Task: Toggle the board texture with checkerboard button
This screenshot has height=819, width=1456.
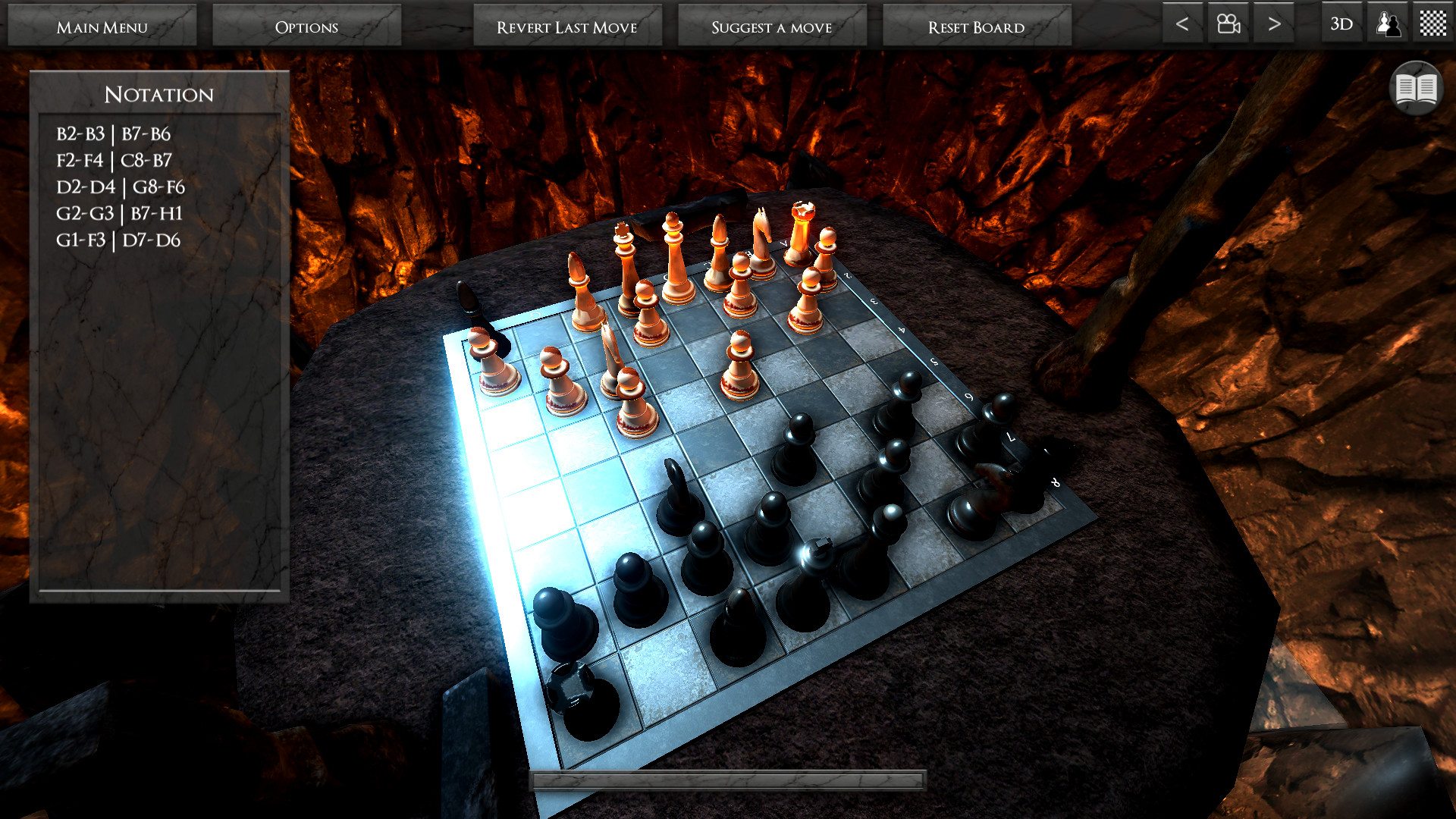Action: 1432,23
